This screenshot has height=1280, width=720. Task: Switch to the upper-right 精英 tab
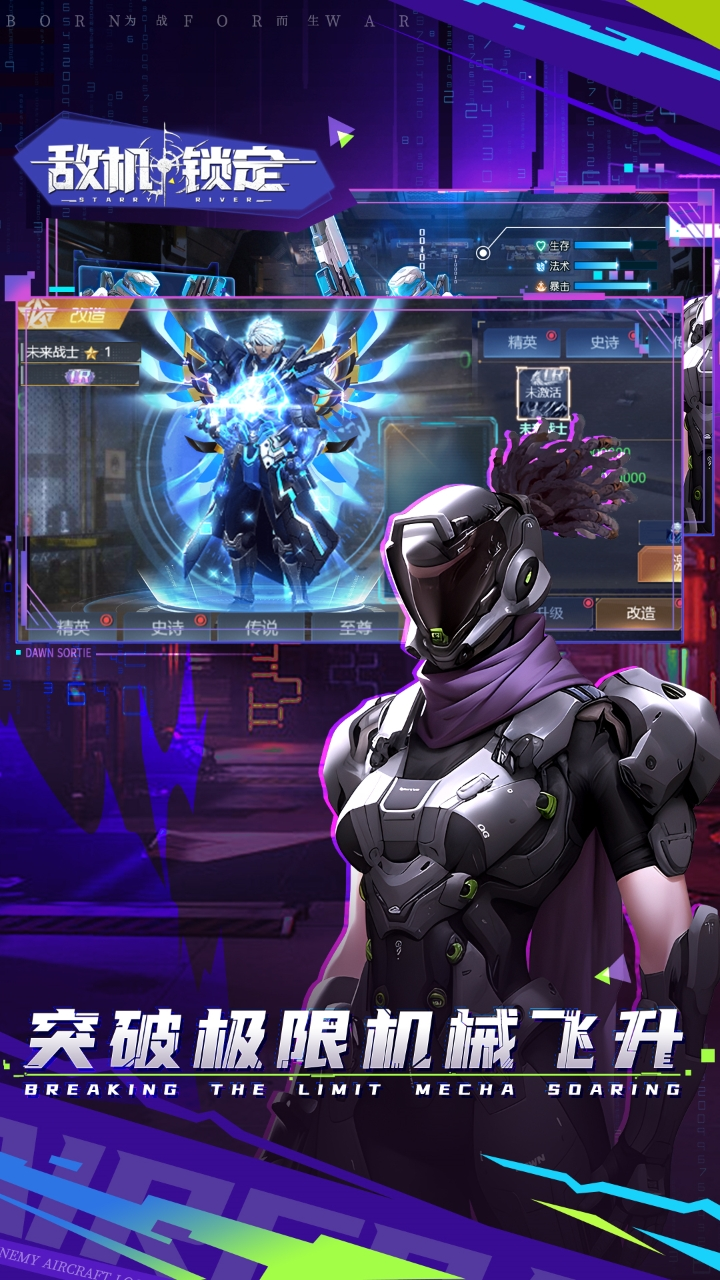pyautogui.click(x=522, y=343)
